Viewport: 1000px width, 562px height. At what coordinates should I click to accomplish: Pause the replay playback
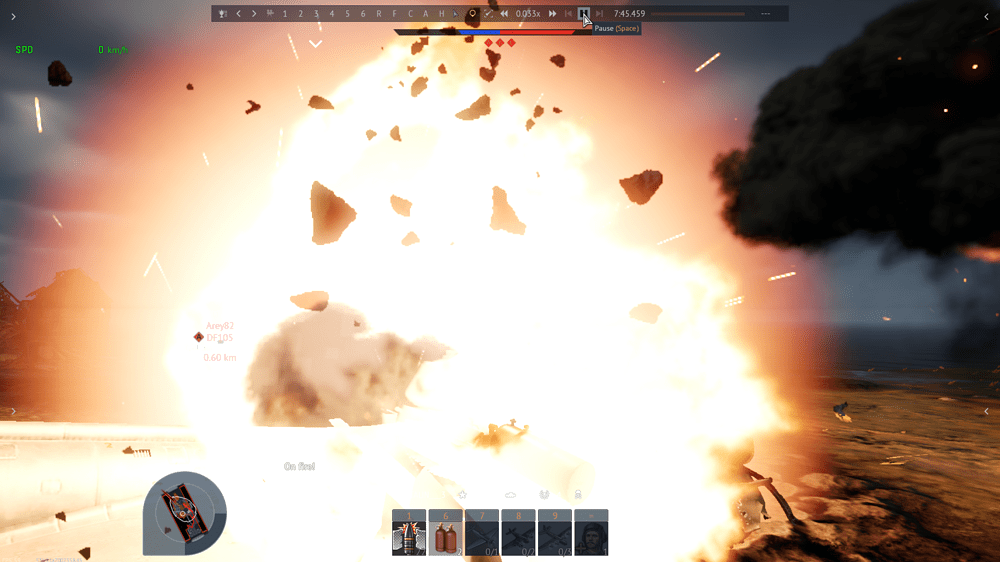tap(584, 14)
